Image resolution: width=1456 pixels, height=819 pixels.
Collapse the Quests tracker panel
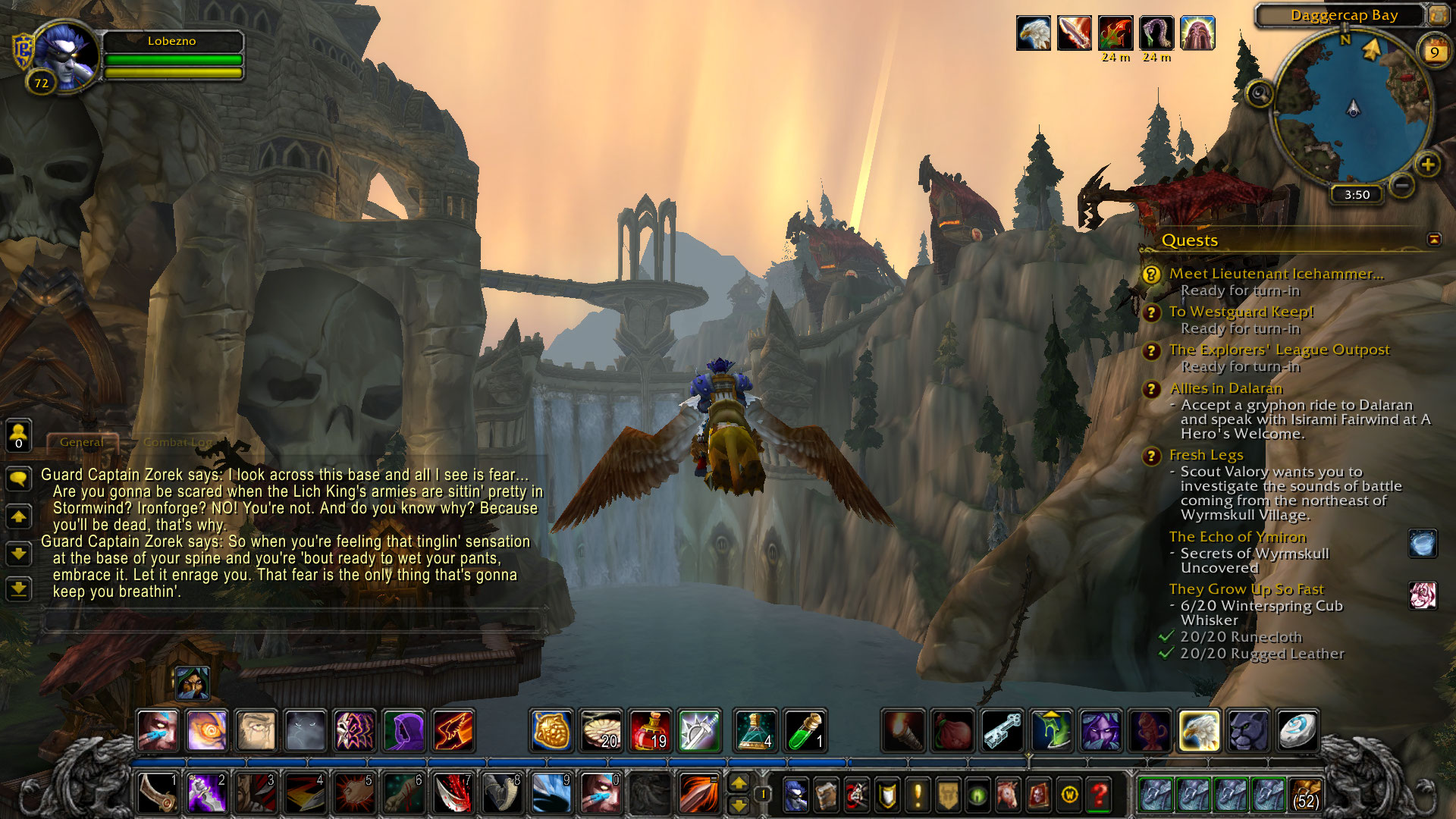[1434, 240]
